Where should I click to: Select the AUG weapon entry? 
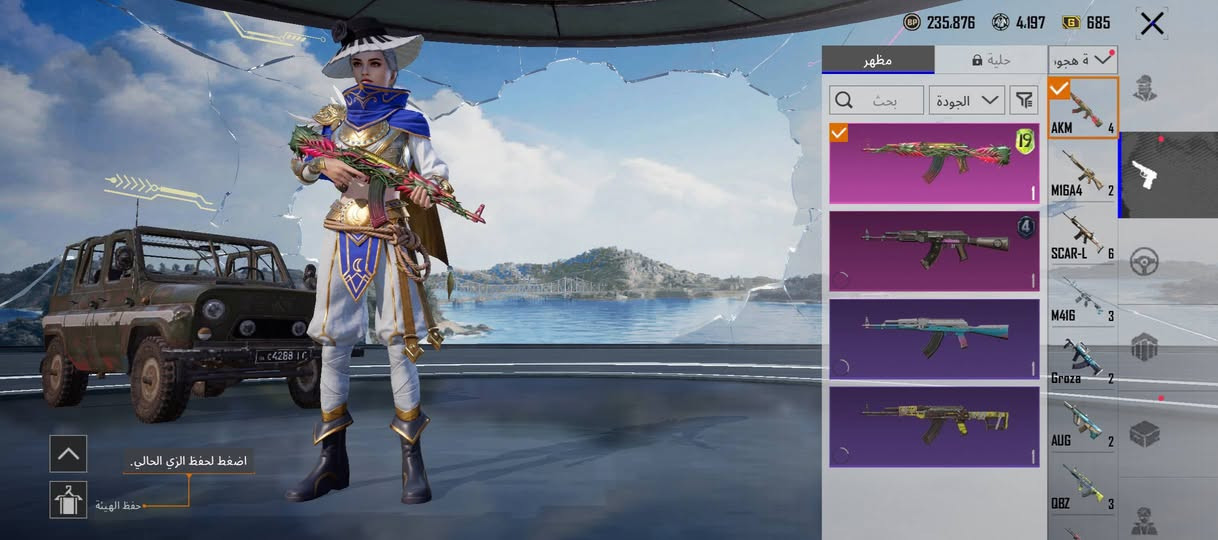pyautogui.click(x=1082, y=424)
